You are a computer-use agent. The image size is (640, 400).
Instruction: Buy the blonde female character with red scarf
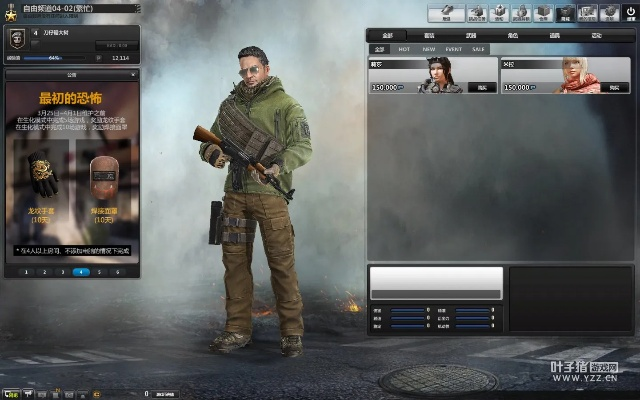614,88
